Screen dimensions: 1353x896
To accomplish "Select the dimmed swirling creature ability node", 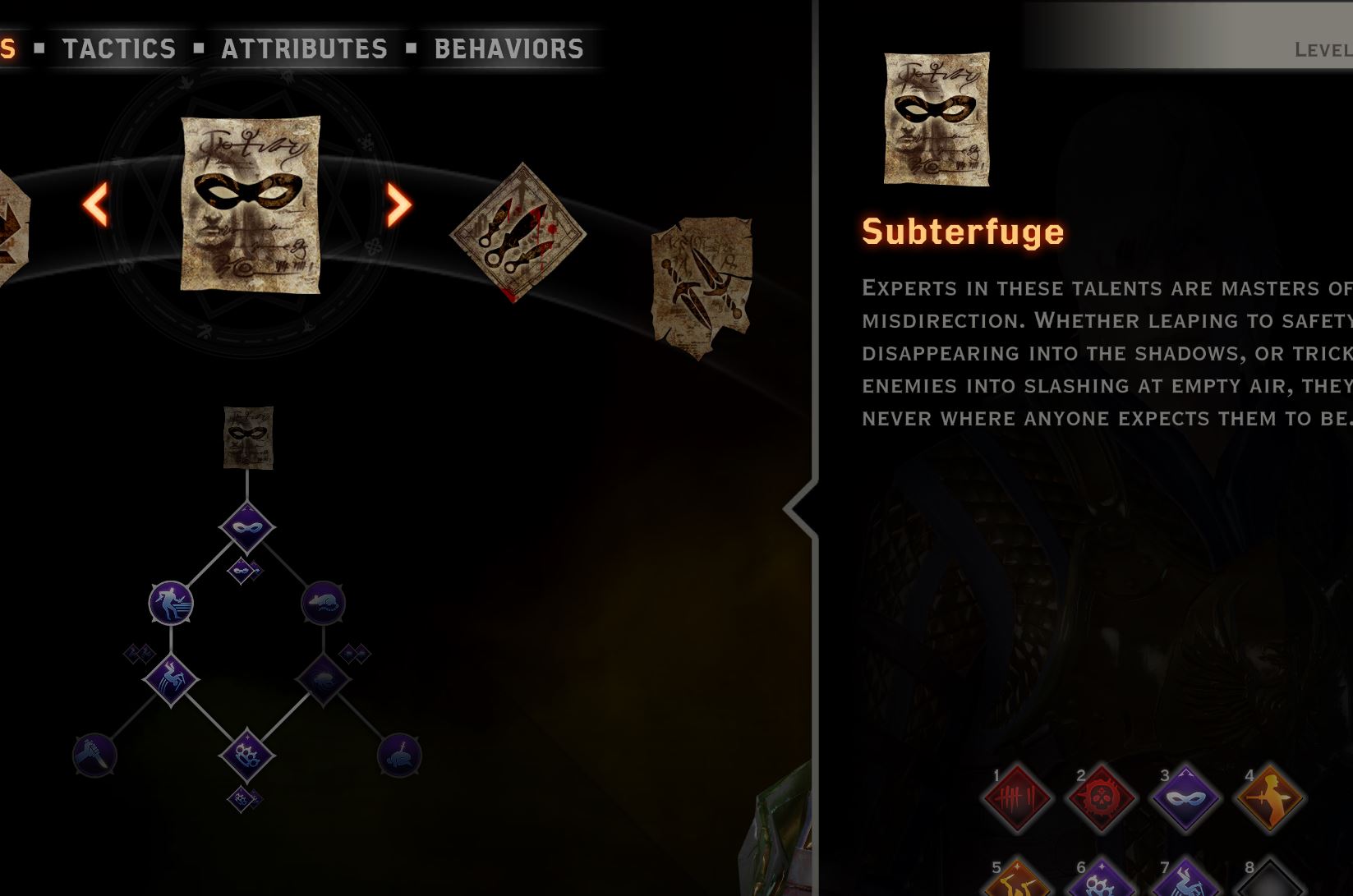I will (x=323, y=680).
